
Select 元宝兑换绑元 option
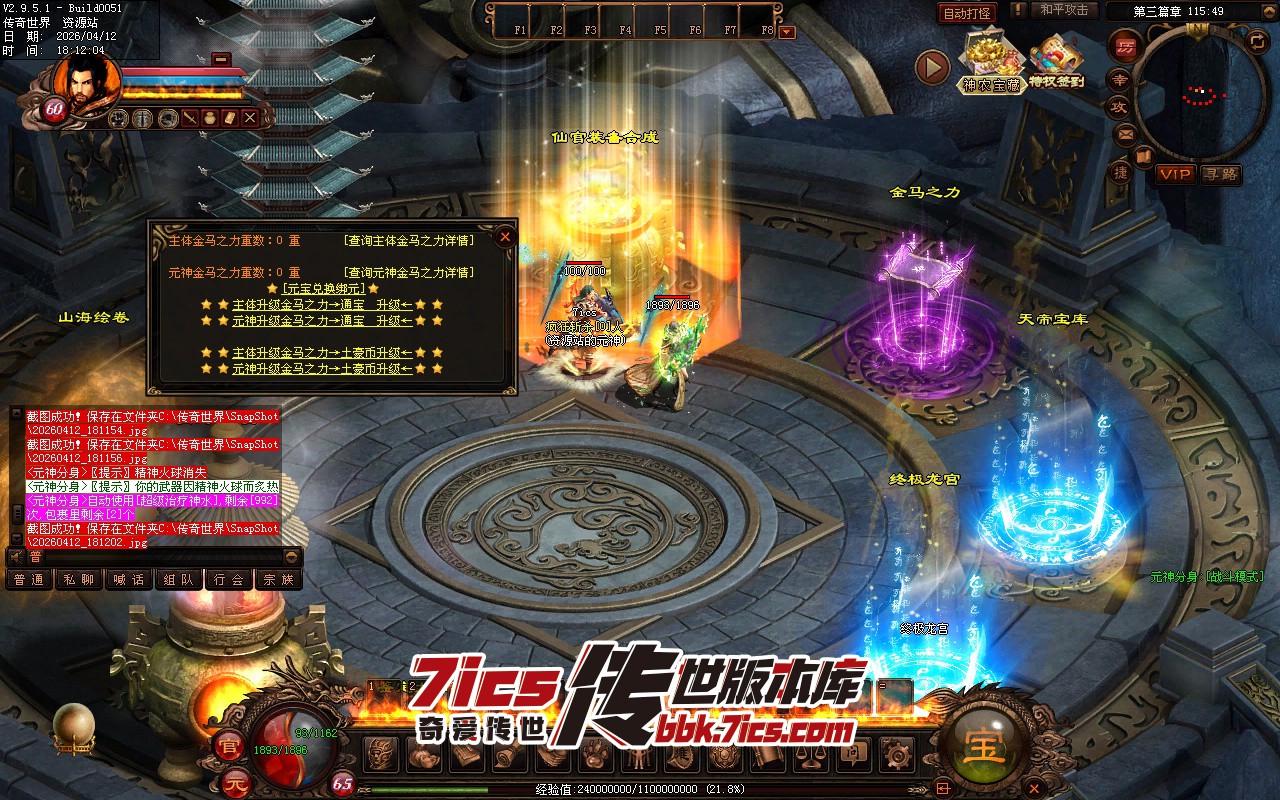(323, 289)
